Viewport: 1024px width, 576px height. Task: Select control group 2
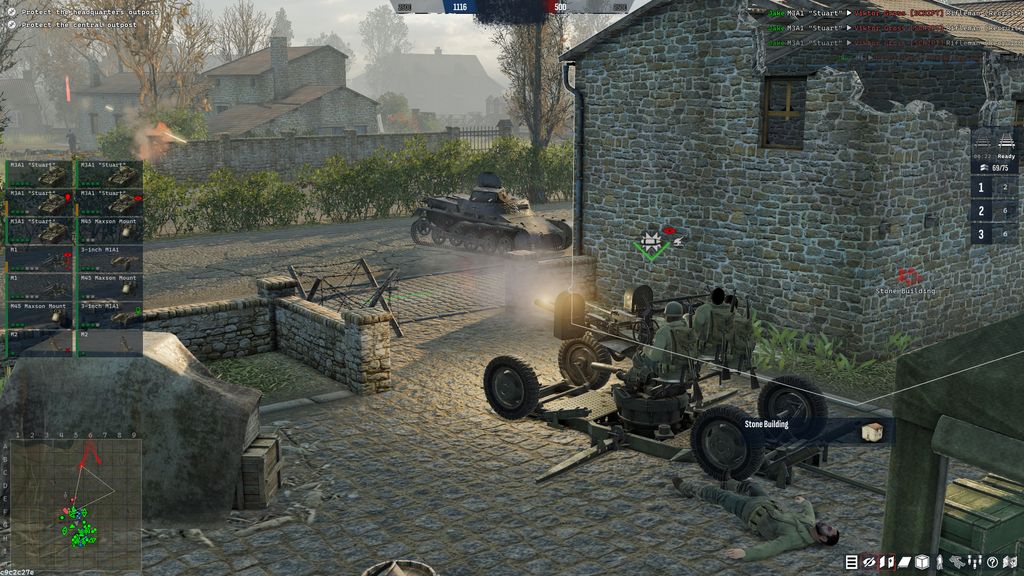[x=981, y=211]
